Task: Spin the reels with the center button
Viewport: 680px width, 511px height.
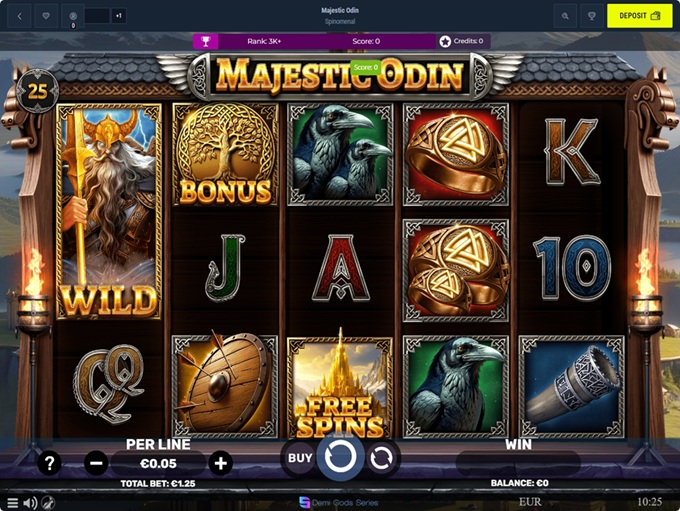Action: tap(341, 459)
